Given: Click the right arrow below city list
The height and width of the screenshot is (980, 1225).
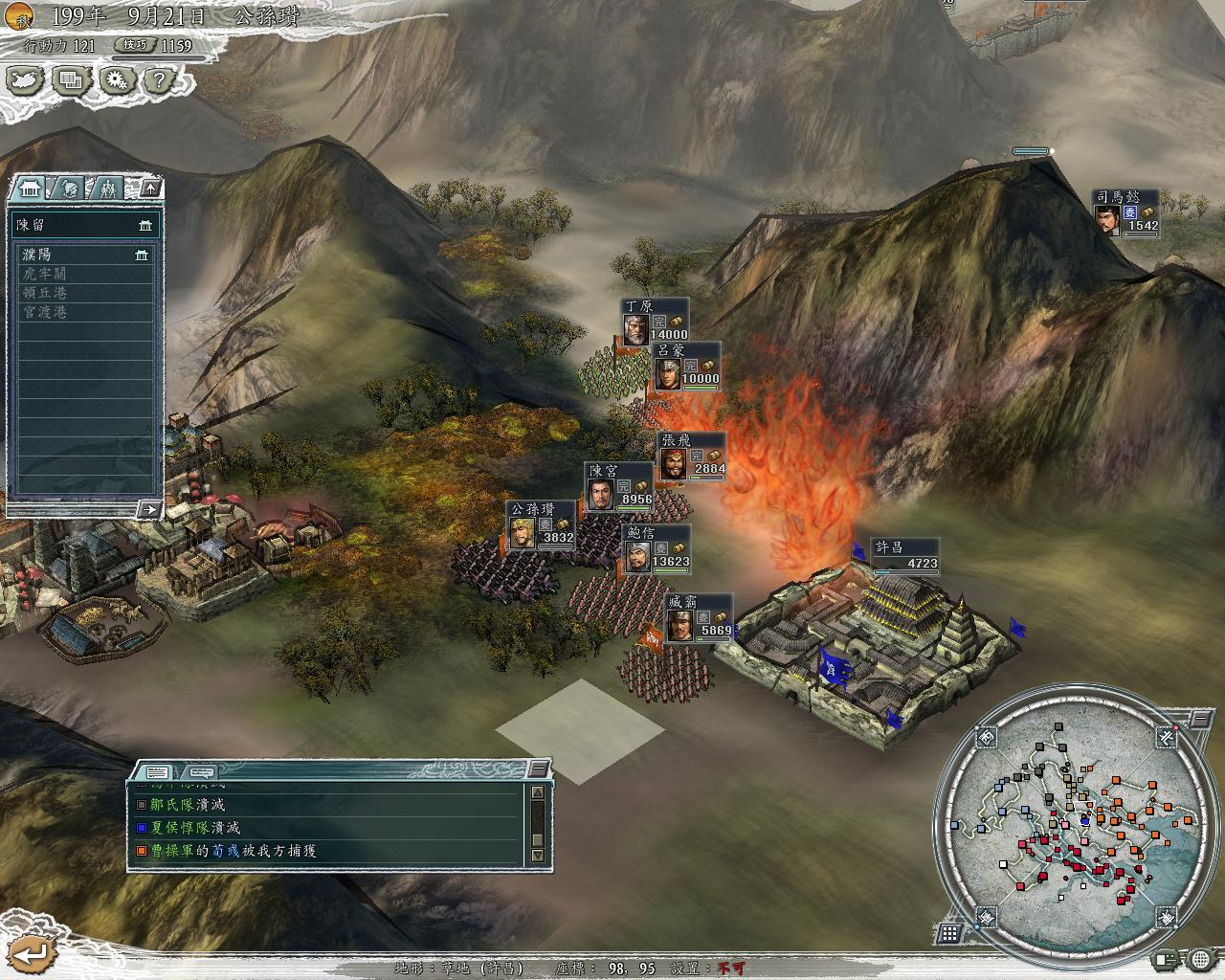Looking at the screenshot, I should pos(148,510).
